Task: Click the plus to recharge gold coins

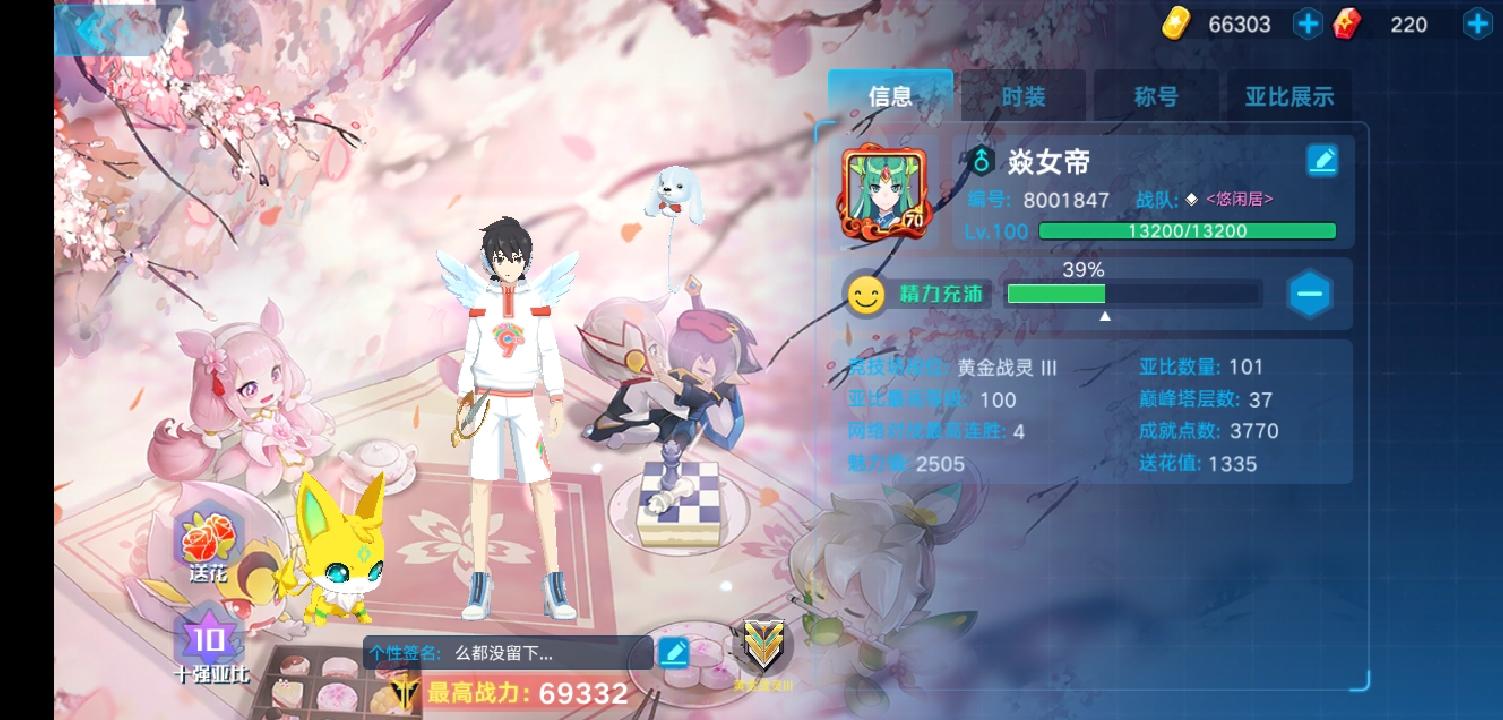Action: [1307, 23]
